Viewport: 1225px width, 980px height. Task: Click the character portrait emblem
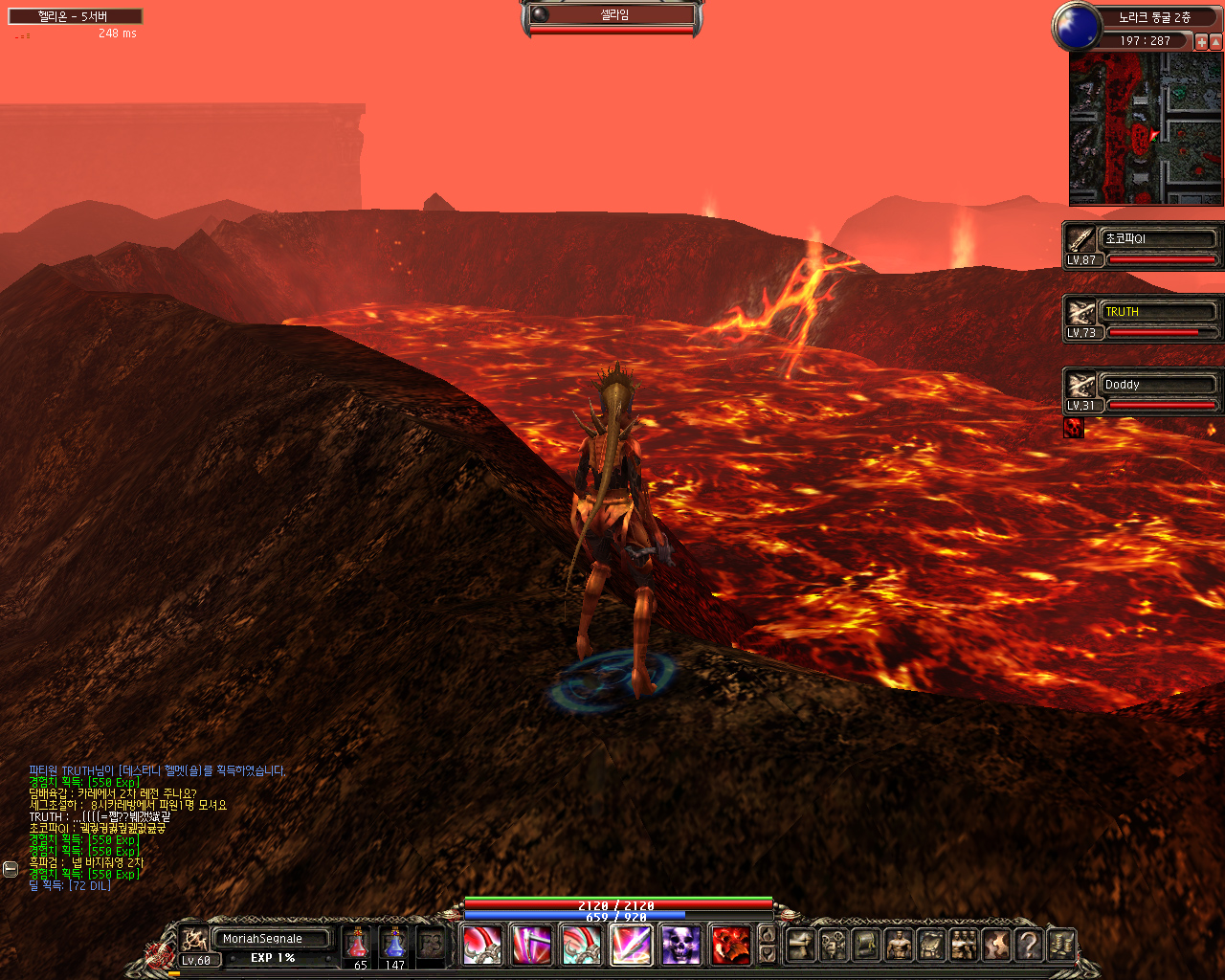(195, 939)
